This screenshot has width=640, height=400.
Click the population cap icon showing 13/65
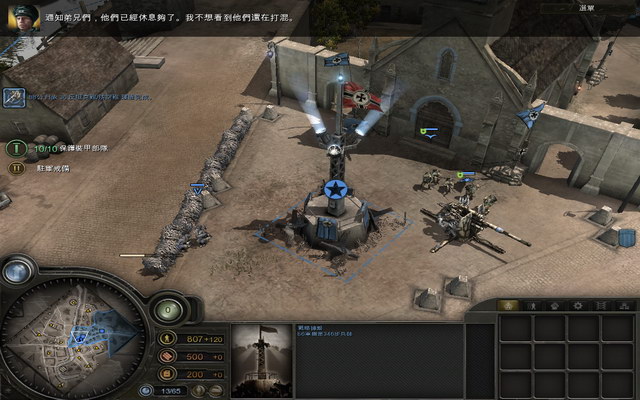click(x=147, y=390)
